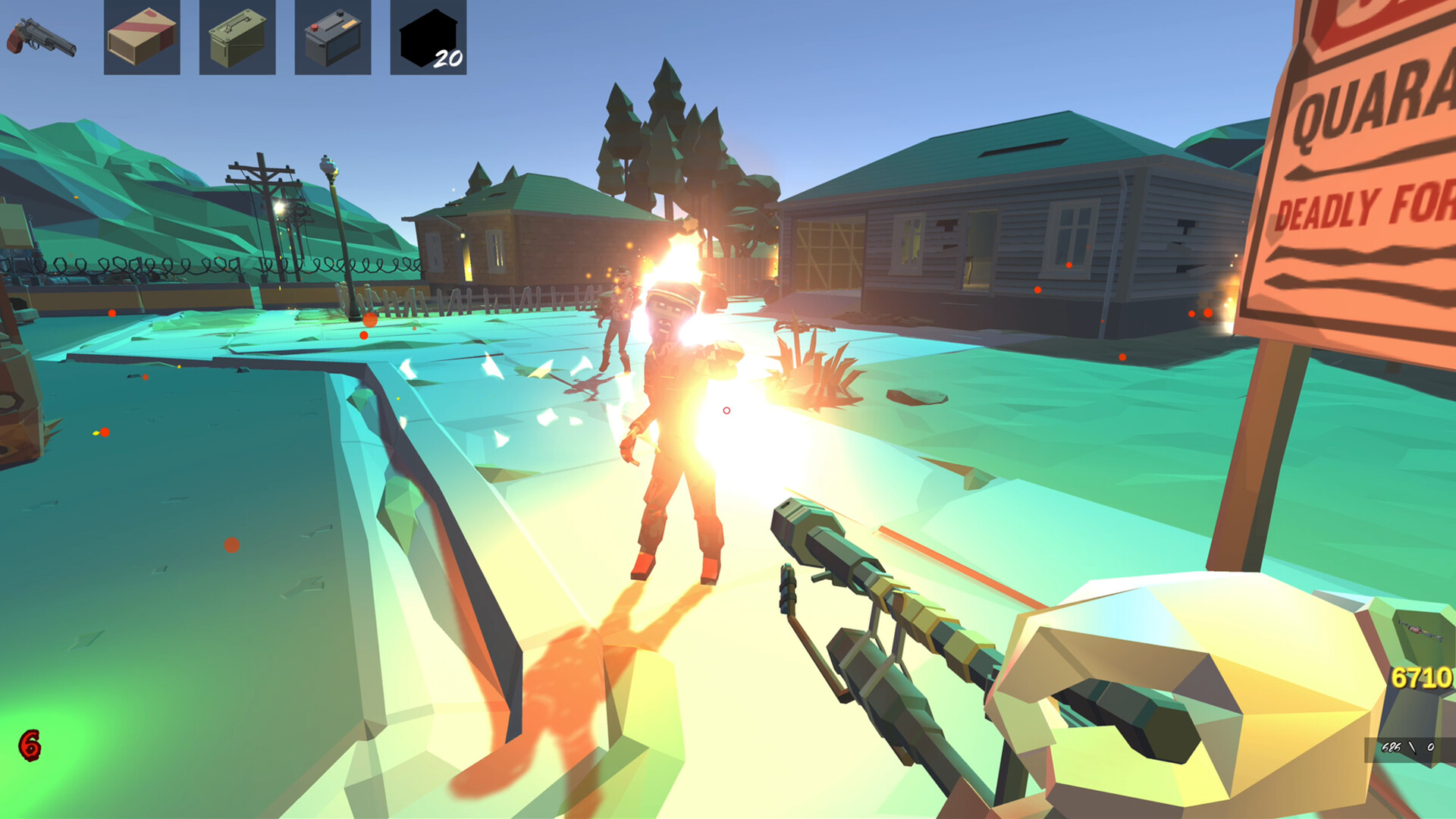Expand the black cube item stack counter
This screenshot has width=1456, height=819.
pos(447,57)
